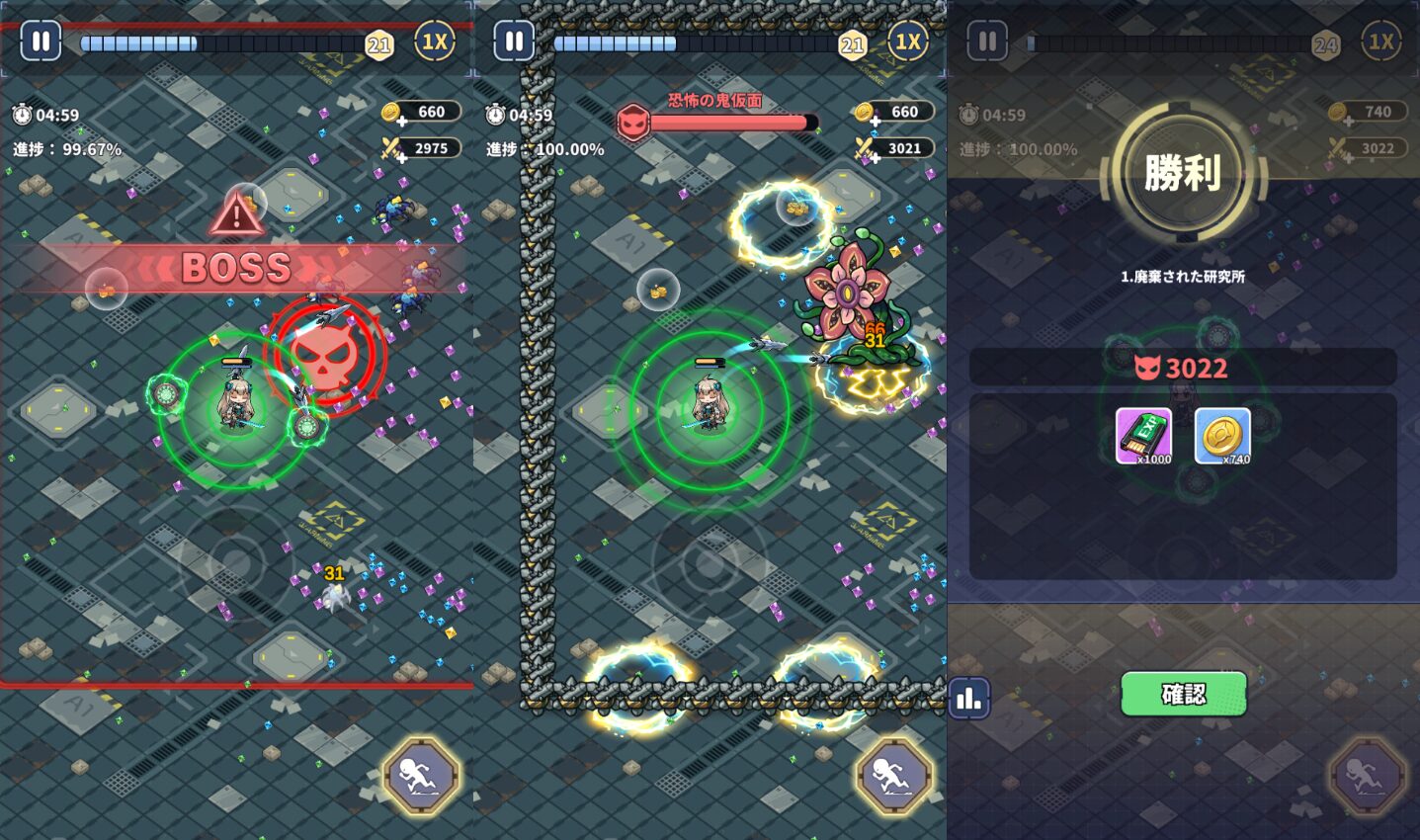Toggle 1X speed in the BOSS warning panel
This screenshot has height=840, width=1420.
coord(434,42)
